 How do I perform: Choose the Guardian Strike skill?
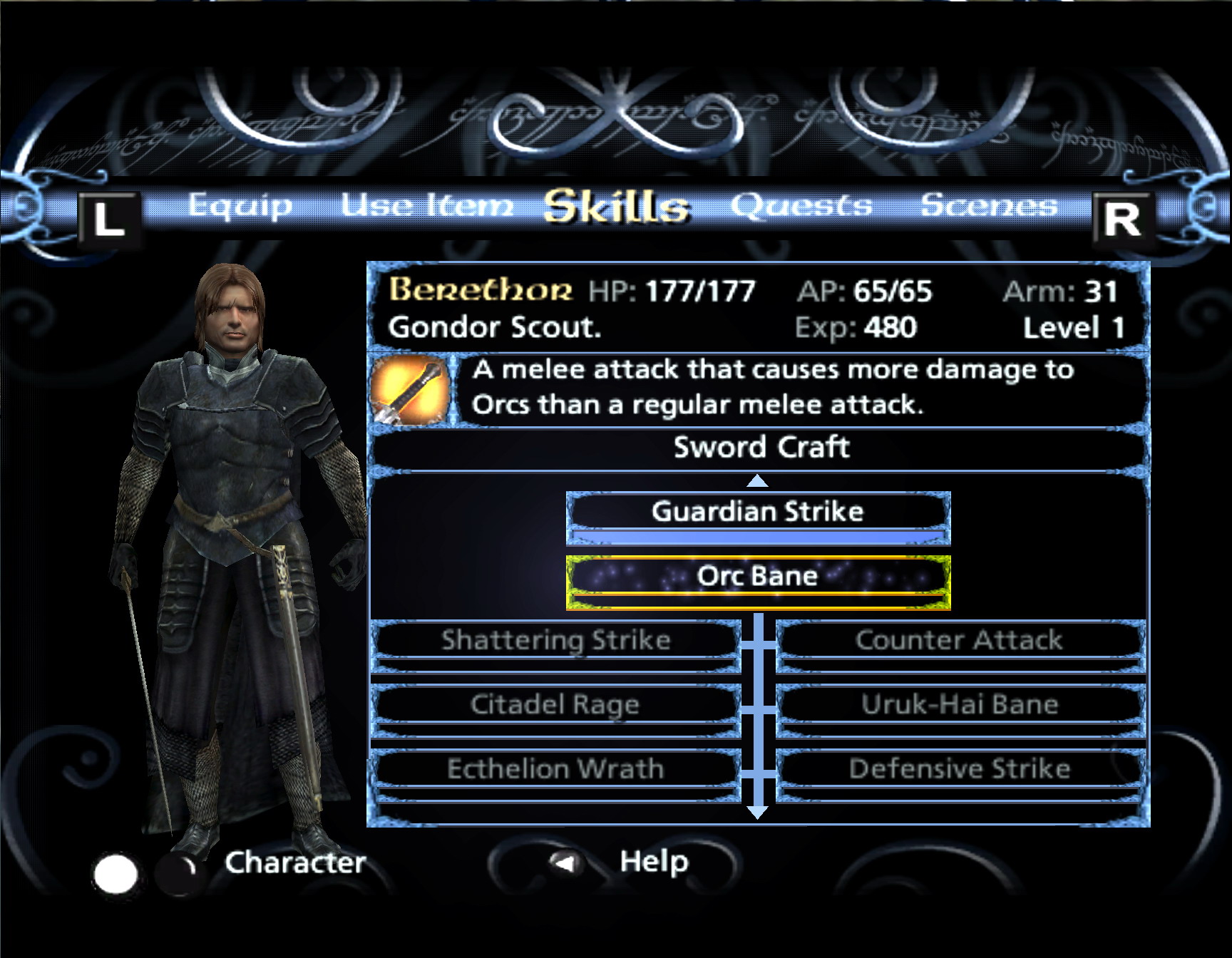[758, 513]
